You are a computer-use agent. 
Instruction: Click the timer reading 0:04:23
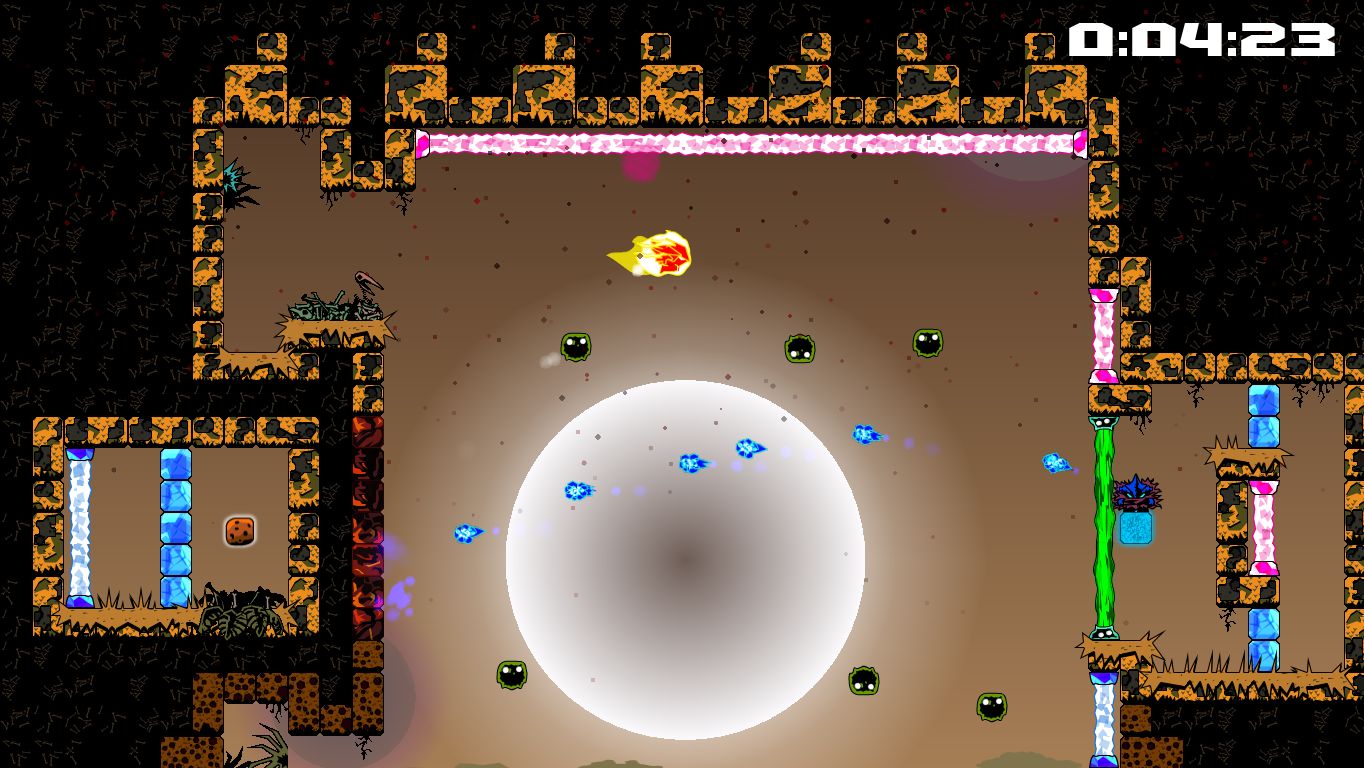pos(1200,40)
